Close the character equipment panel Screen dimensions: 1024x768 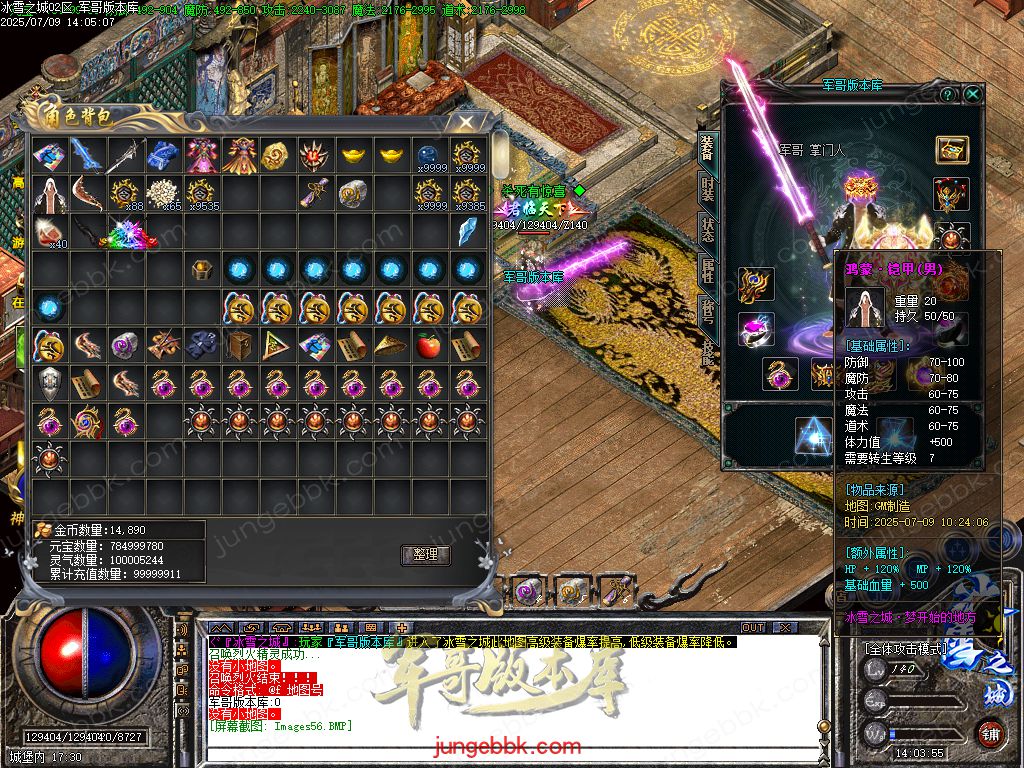click(973, 94)
